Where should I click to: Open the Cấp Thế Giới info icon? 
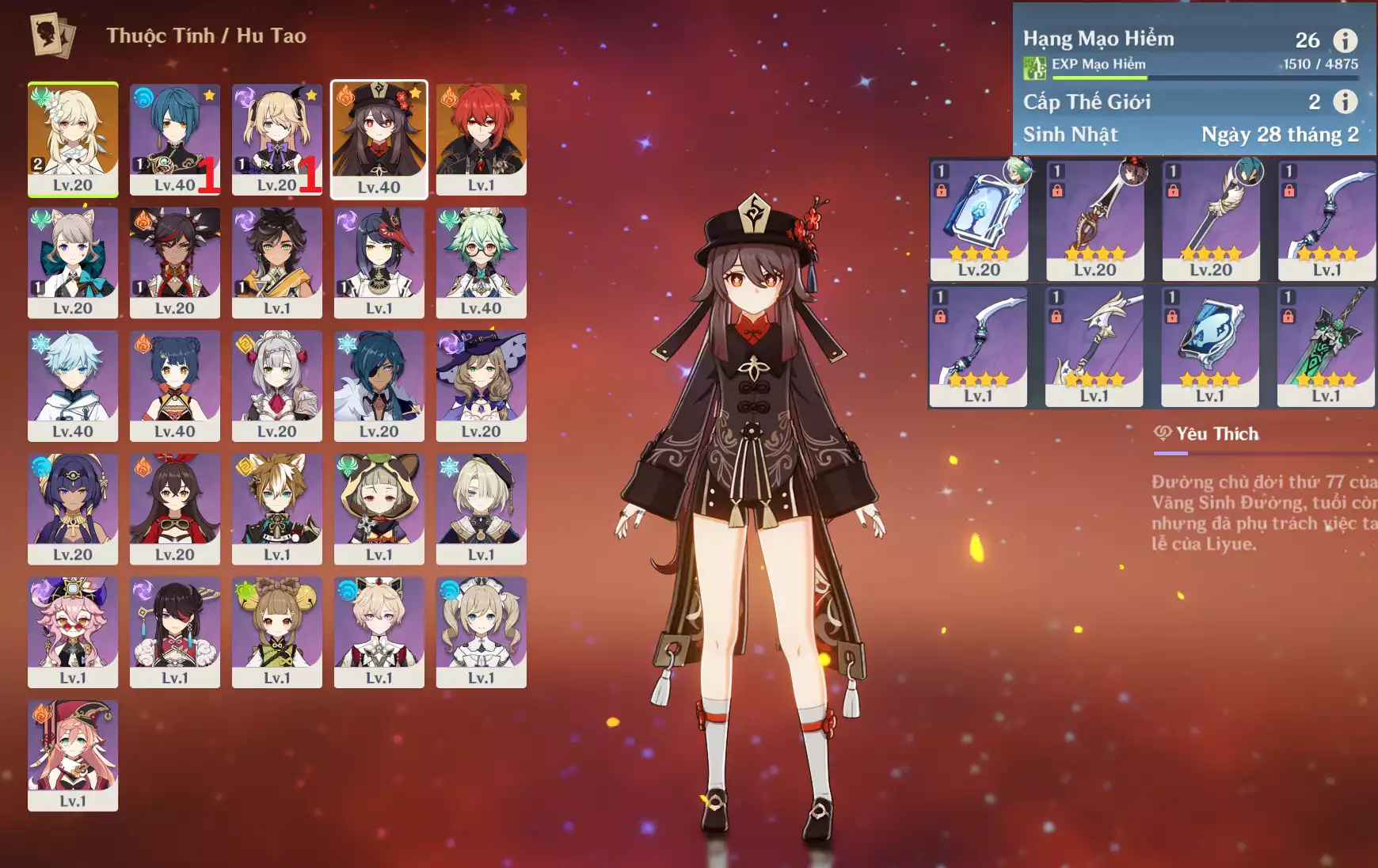(x=1345, y=101)
